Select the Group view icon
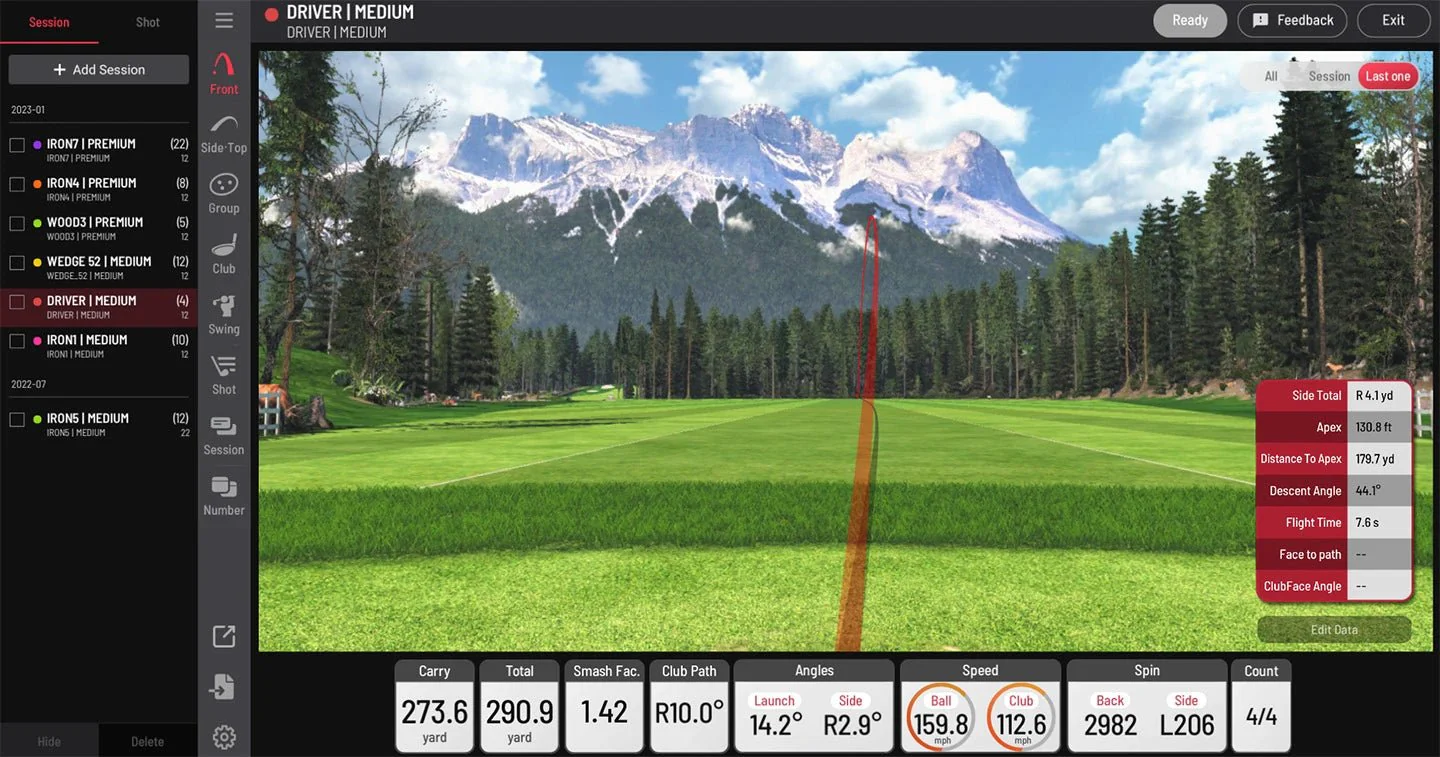The height and width of the screenshot is (757, 1440). click(223, 192)
